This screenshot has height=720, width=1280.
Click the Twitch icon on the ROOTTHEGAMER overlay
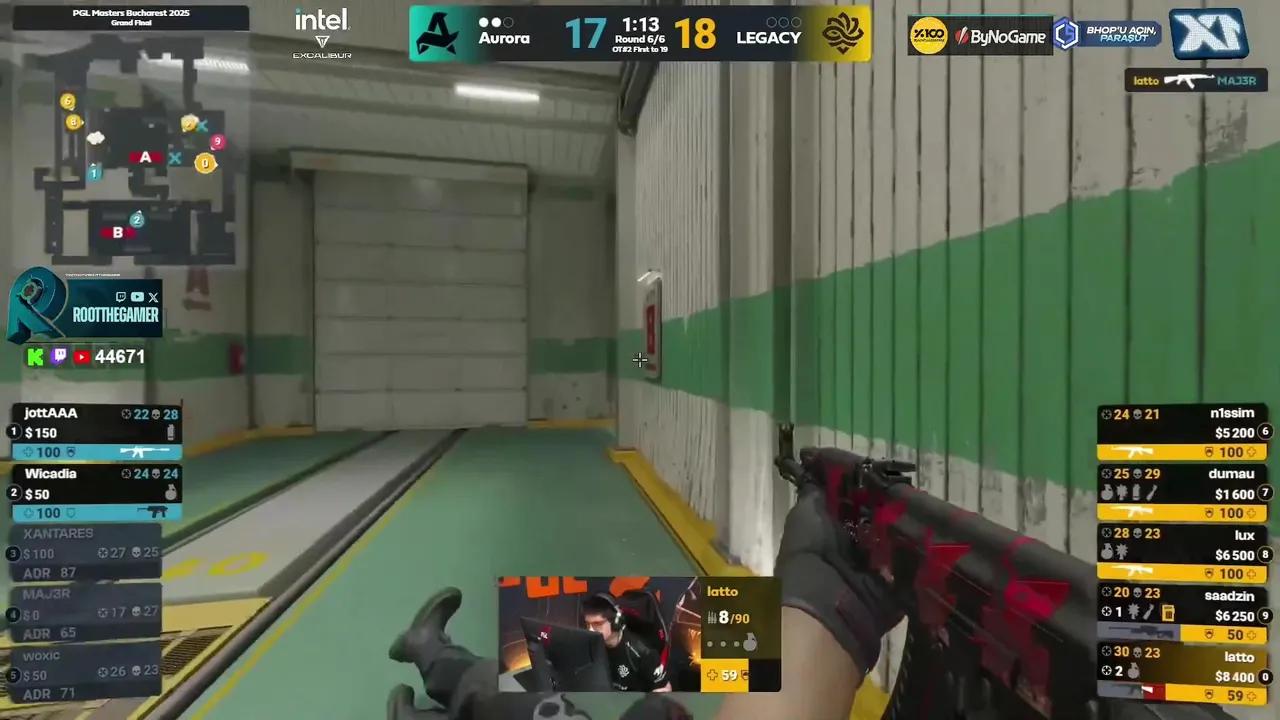tap(121, 296)
